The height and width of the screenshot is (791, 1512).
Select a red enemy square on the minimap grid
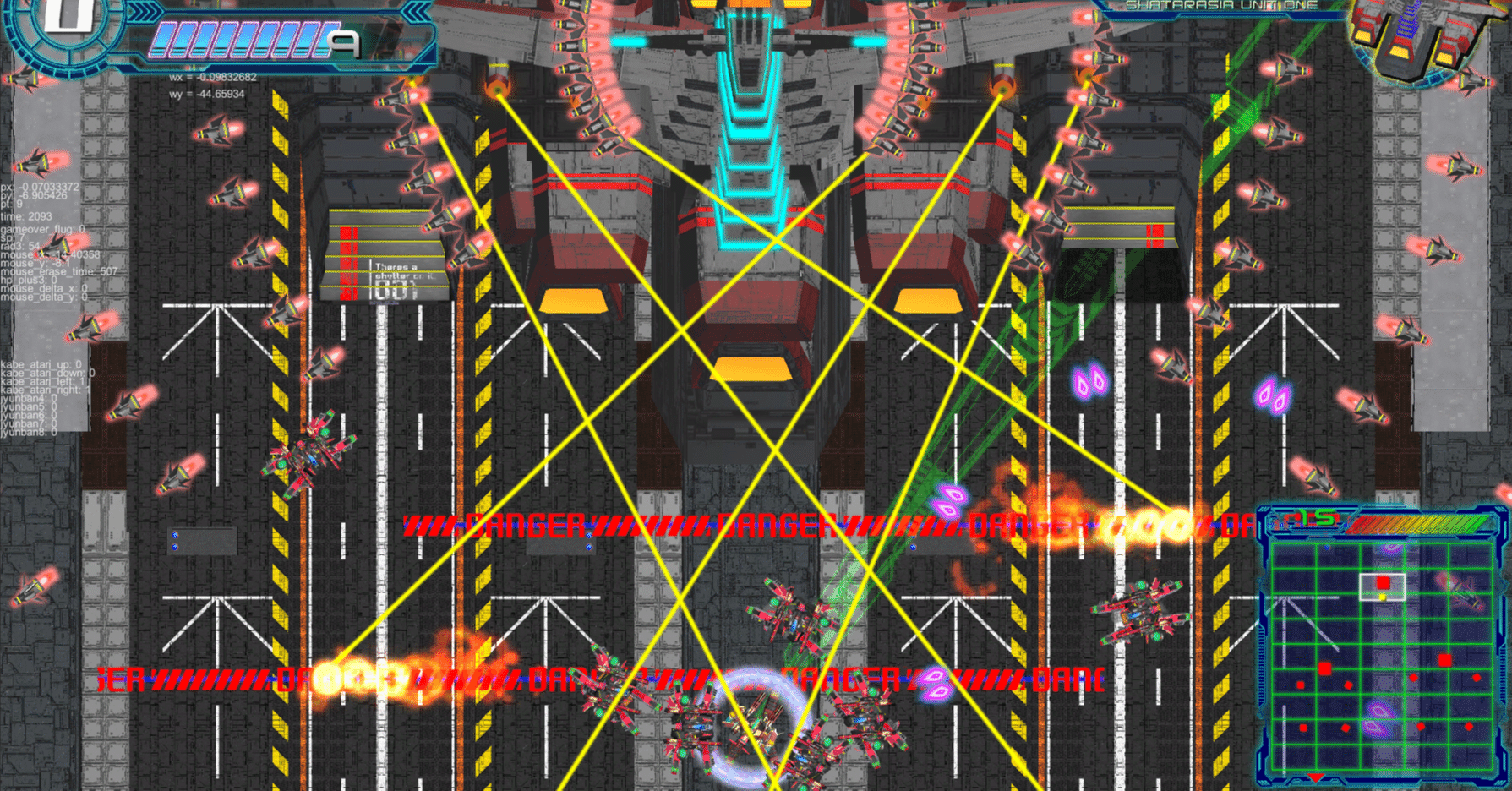[x=1445, y=659]
